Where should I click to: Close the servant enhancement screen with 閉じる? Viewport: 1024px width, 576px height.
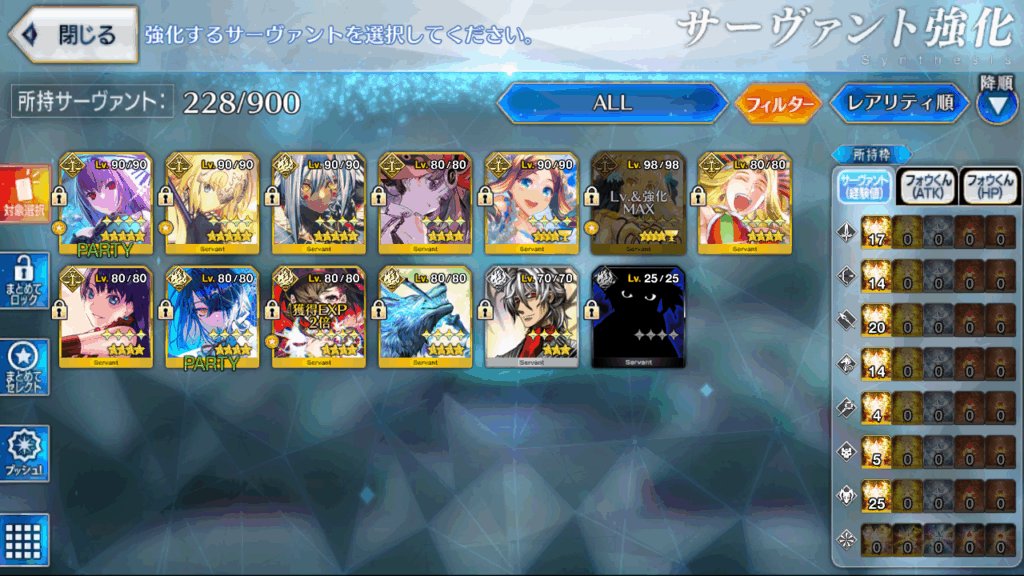74,34
